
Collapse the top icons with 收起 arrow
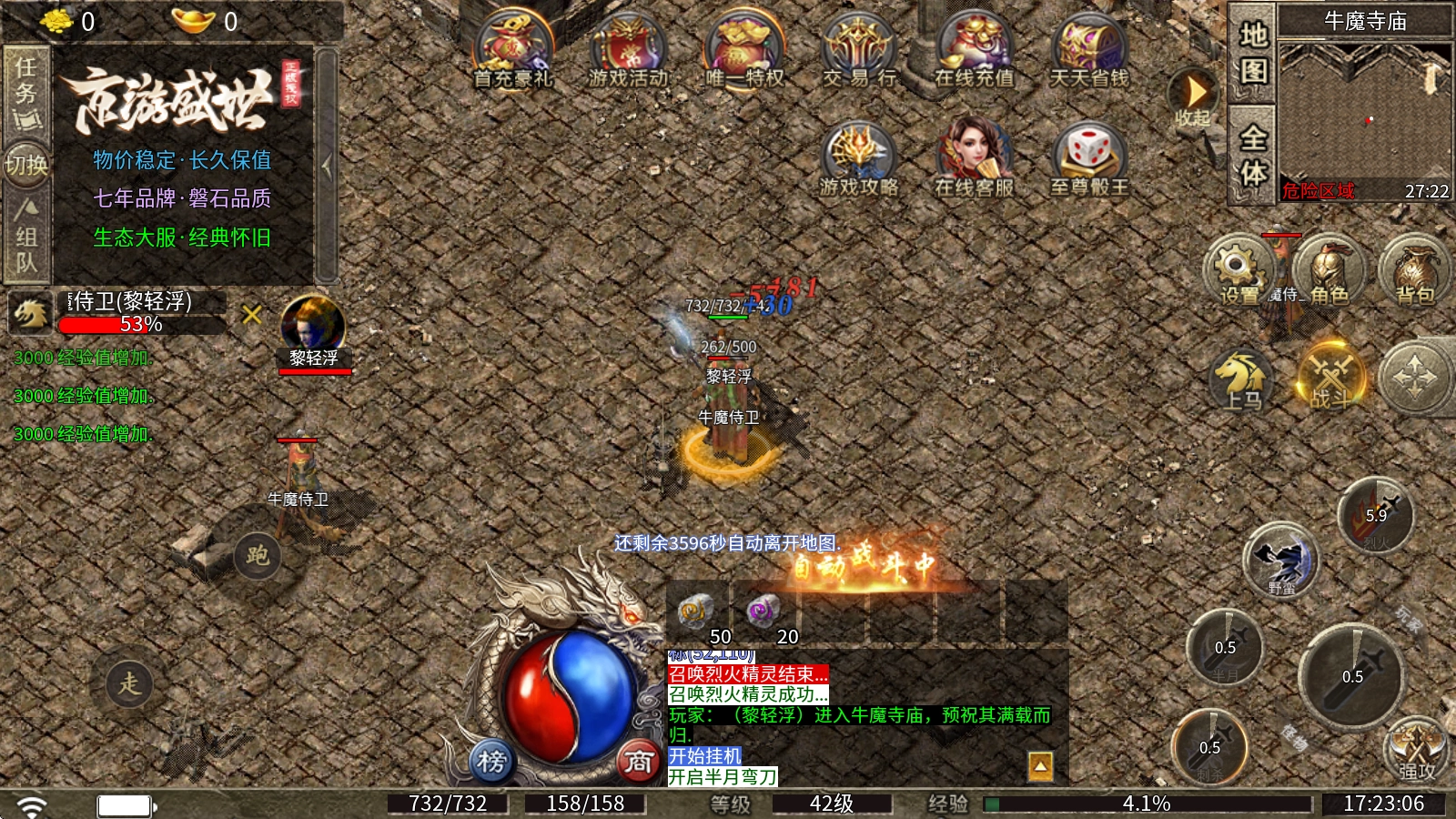(1194, 96)
